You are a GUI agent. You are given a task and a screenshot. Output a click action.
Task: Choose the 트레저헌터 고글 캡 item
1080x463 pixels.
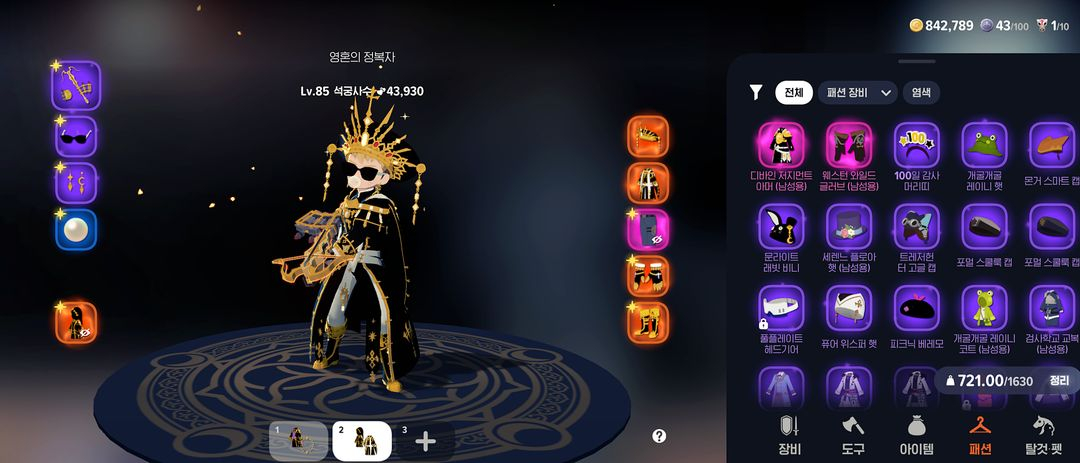click(916, 229)
